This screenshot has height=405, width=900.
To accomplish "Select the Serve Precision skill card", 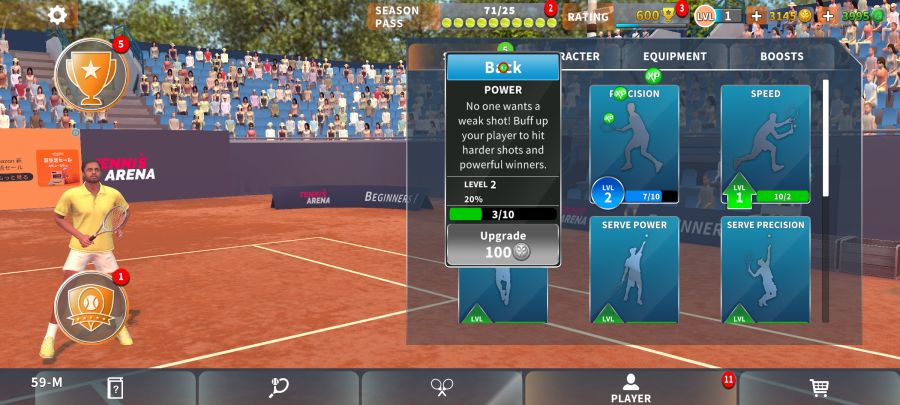I will (765, 270).
